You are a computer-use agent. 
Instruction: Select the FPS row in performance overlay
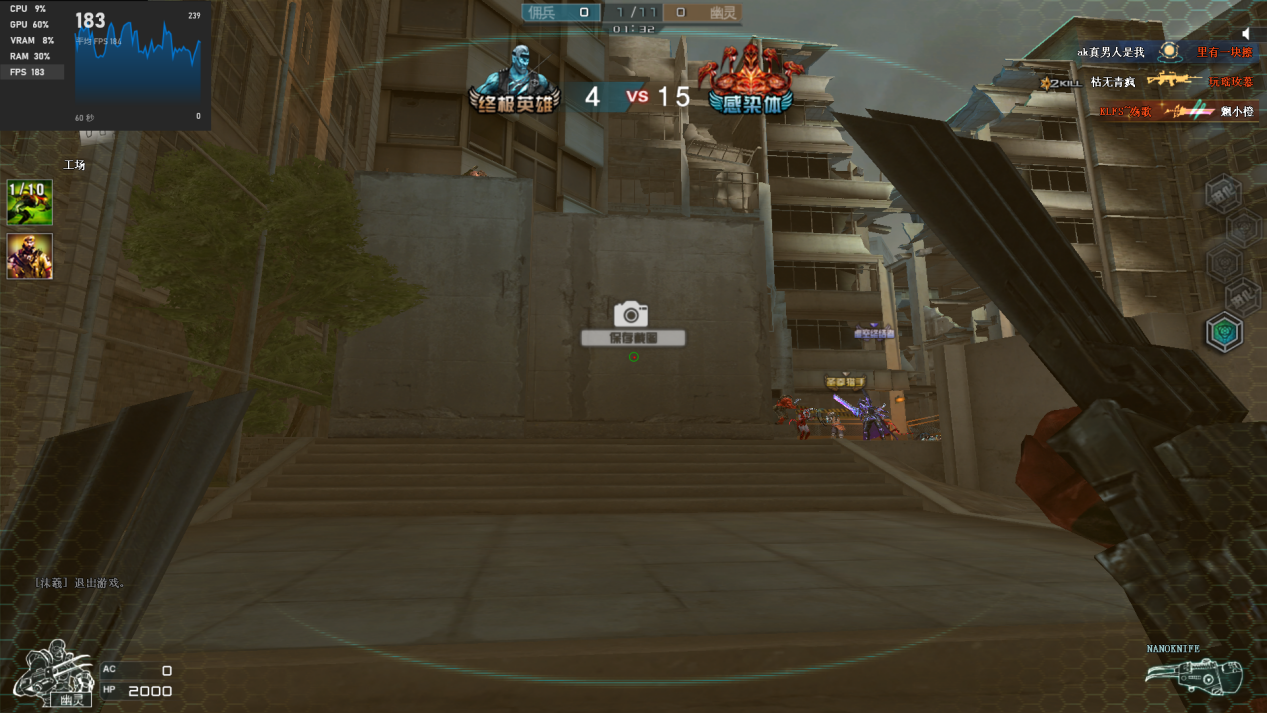tap(32, 72)
